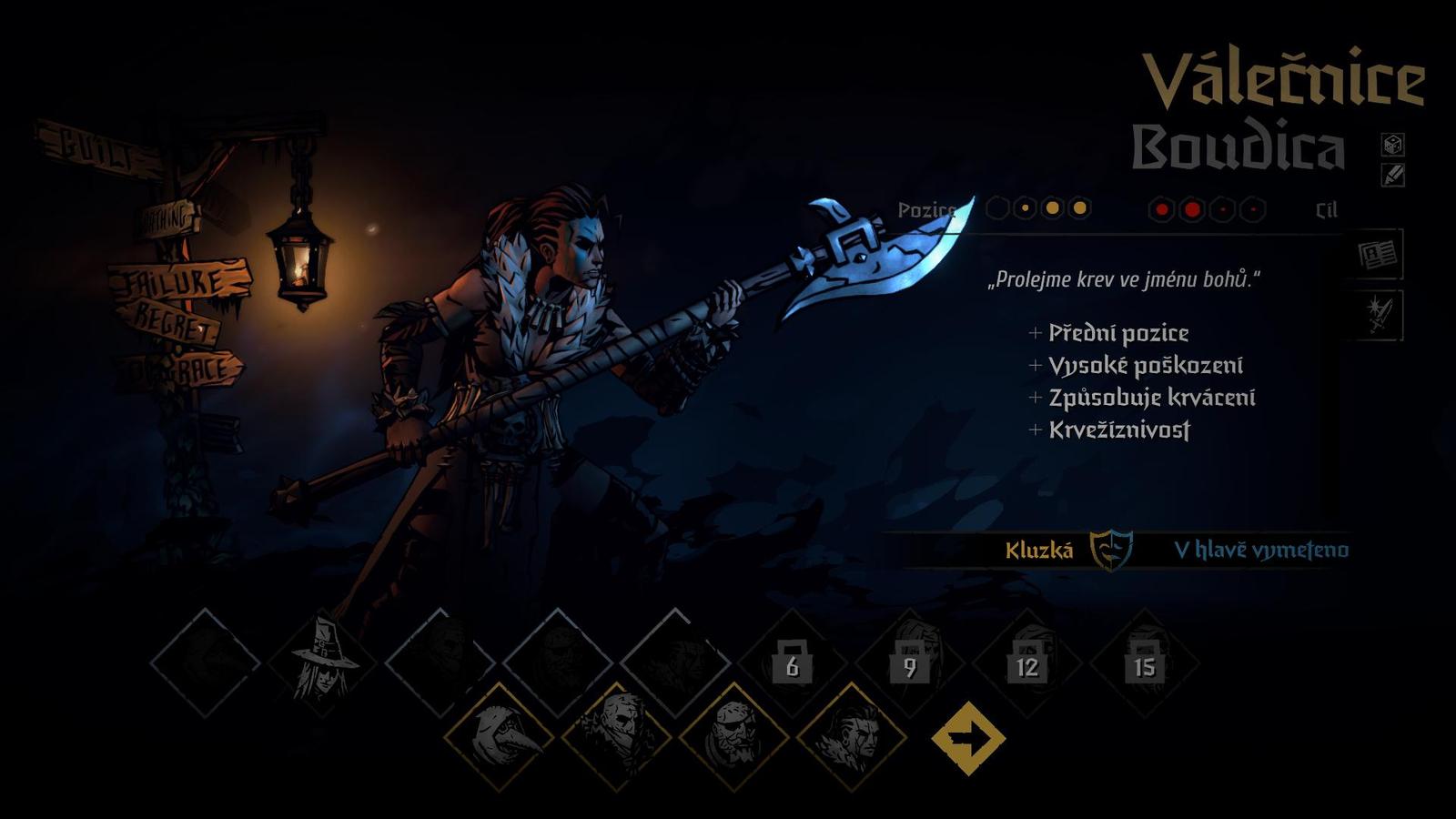Click the locked hero slot labeled 6
Screen dimensions: 1456x819
coord(792,669)
